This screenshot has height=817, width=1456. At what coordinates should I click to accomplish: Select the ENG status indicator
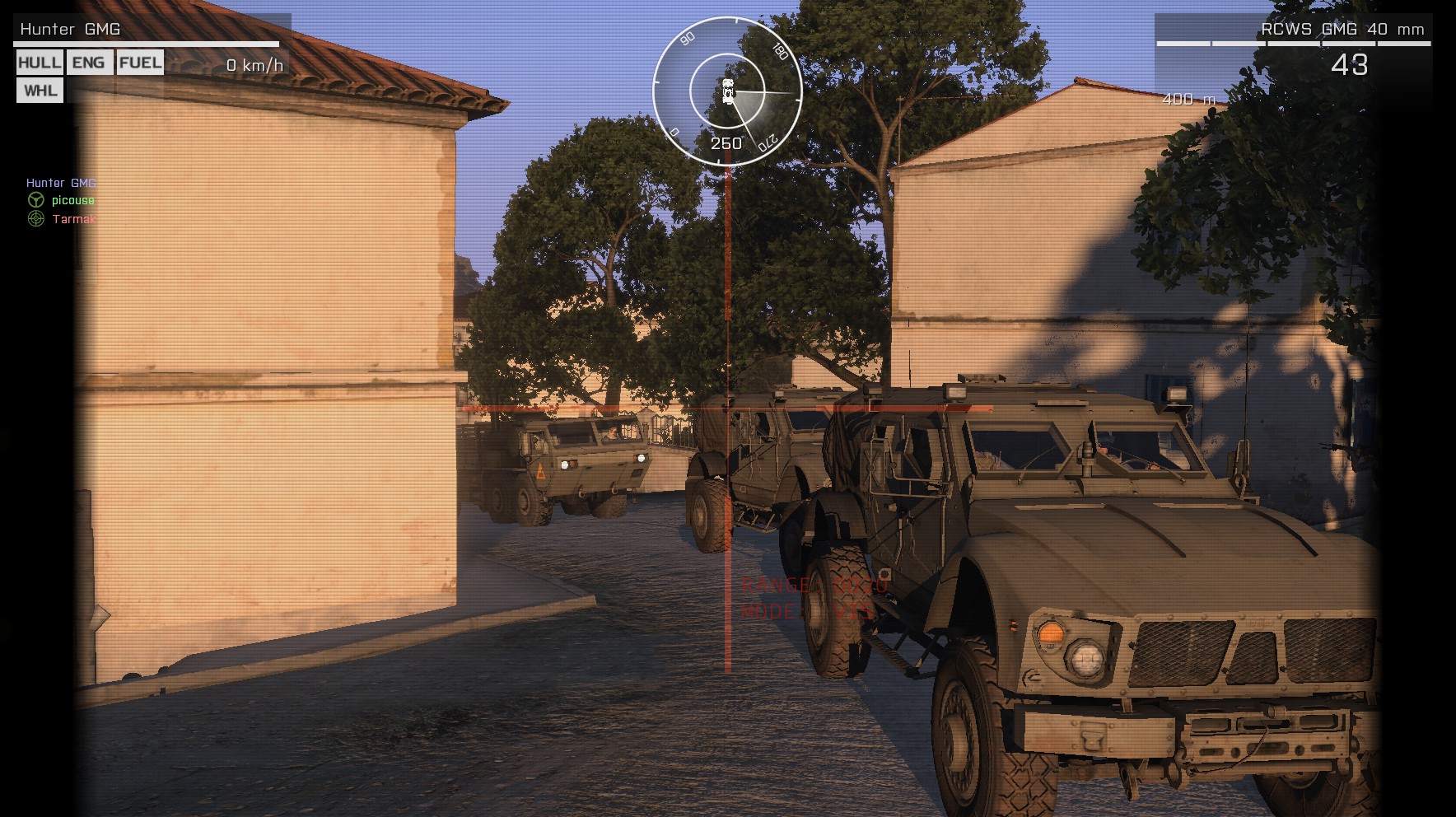pos(89,63)
